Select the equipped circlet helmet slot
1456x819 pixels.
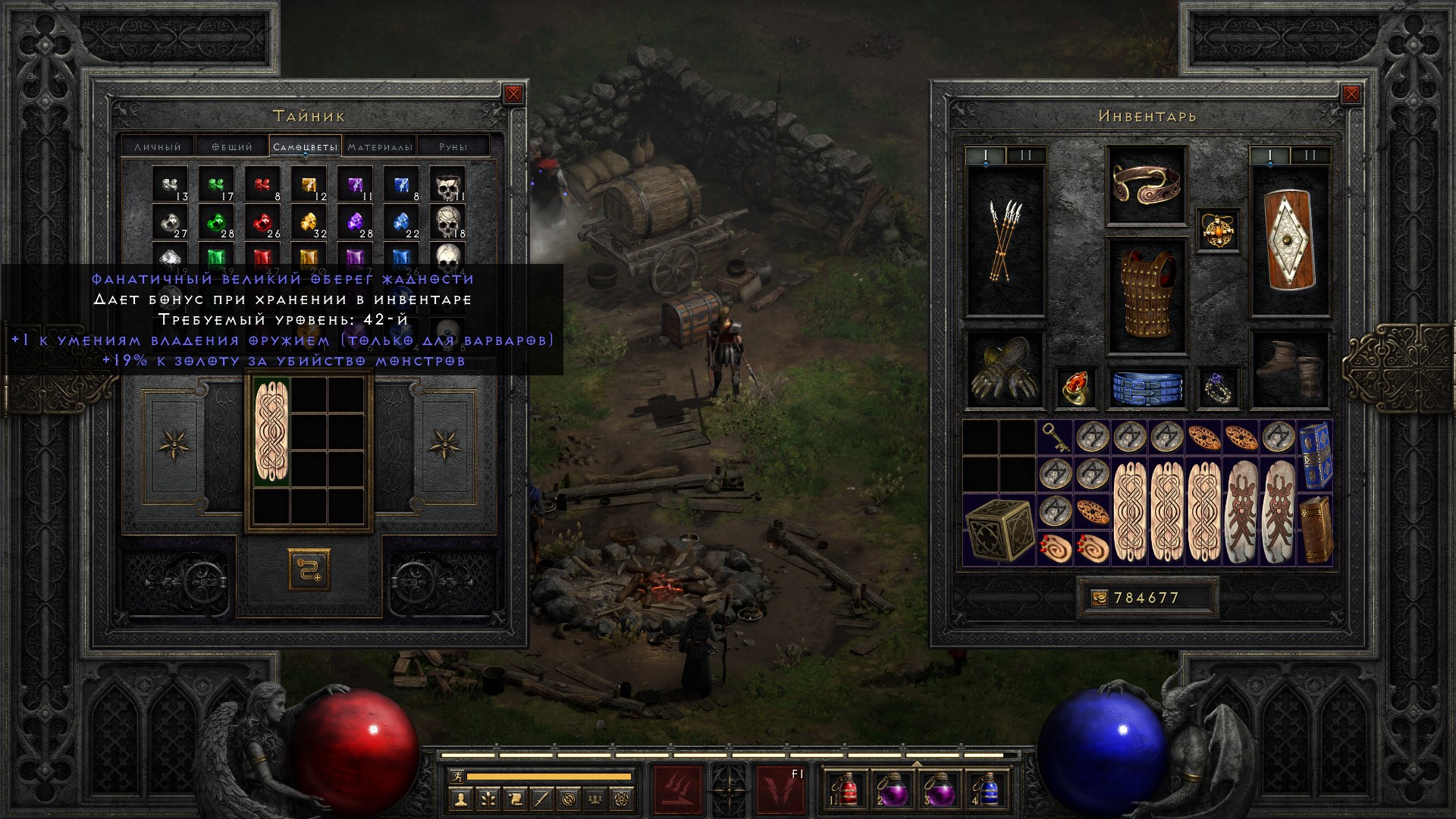coord(1146,185)
